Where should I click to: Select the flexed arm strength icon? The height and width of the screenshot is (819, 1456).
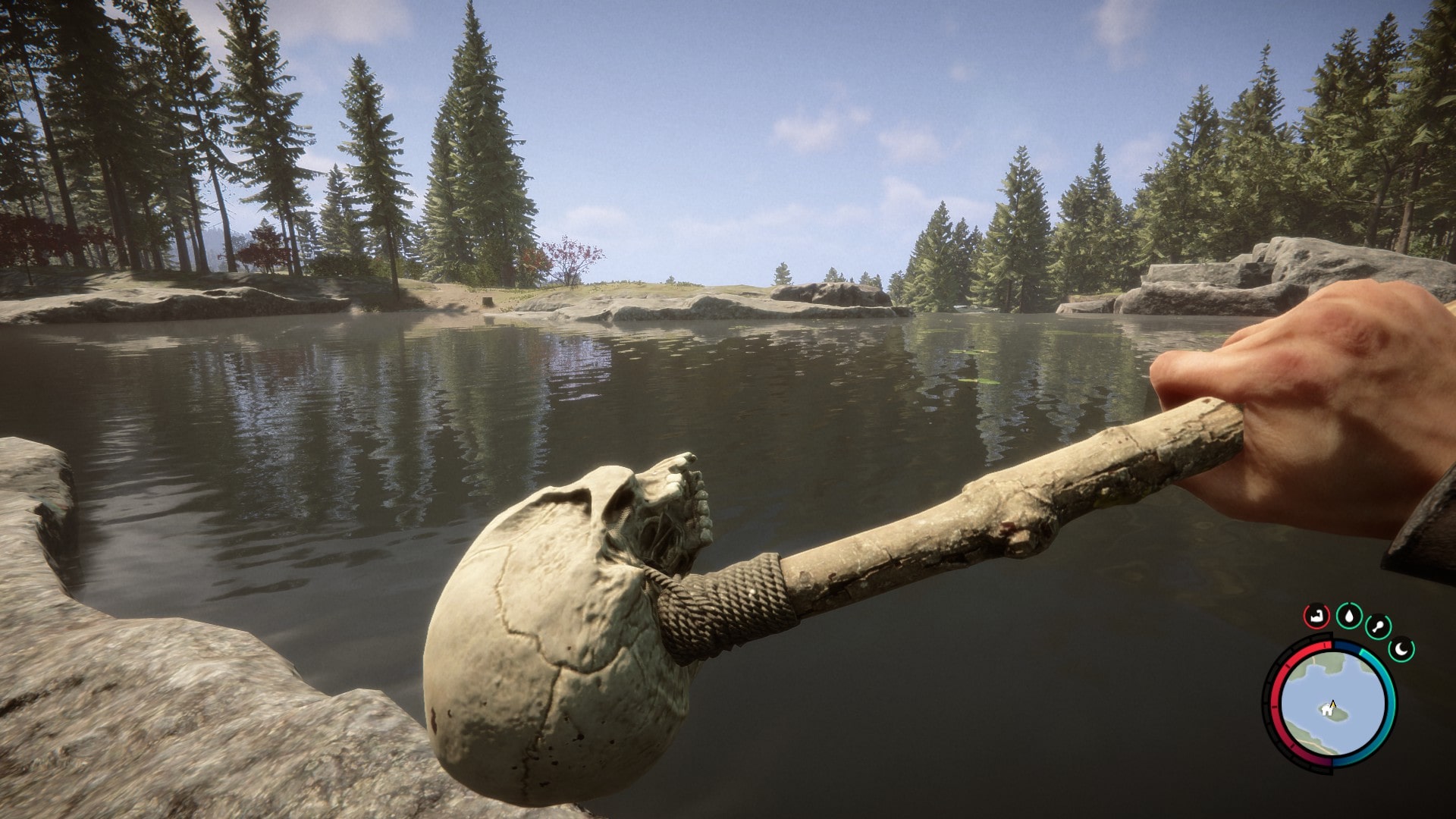coord(1318,615)
